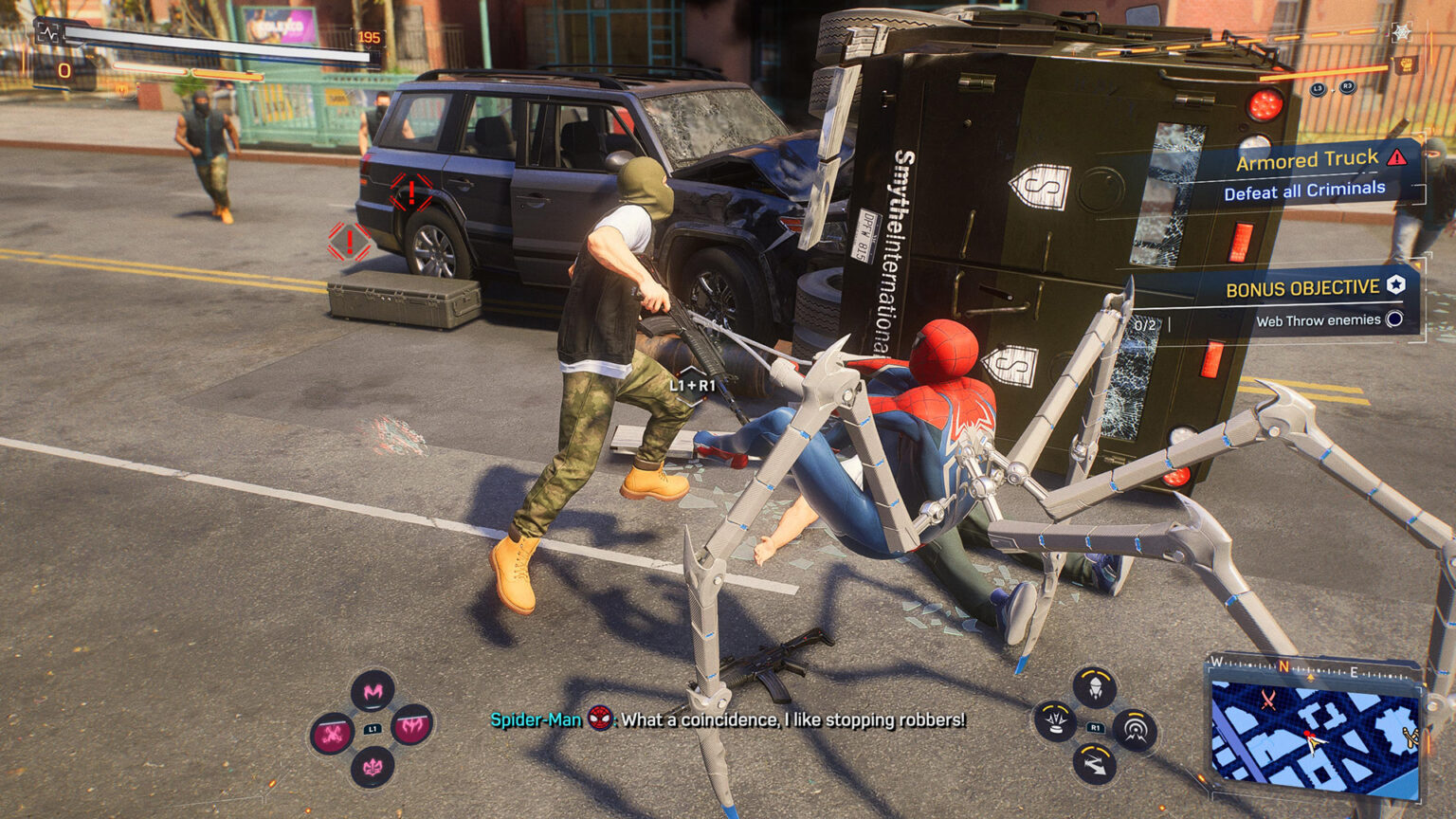Select the left upshot gadget icon
Image resolution: width=1456 pixels, height=819 pixels.
pos(1055,722)
